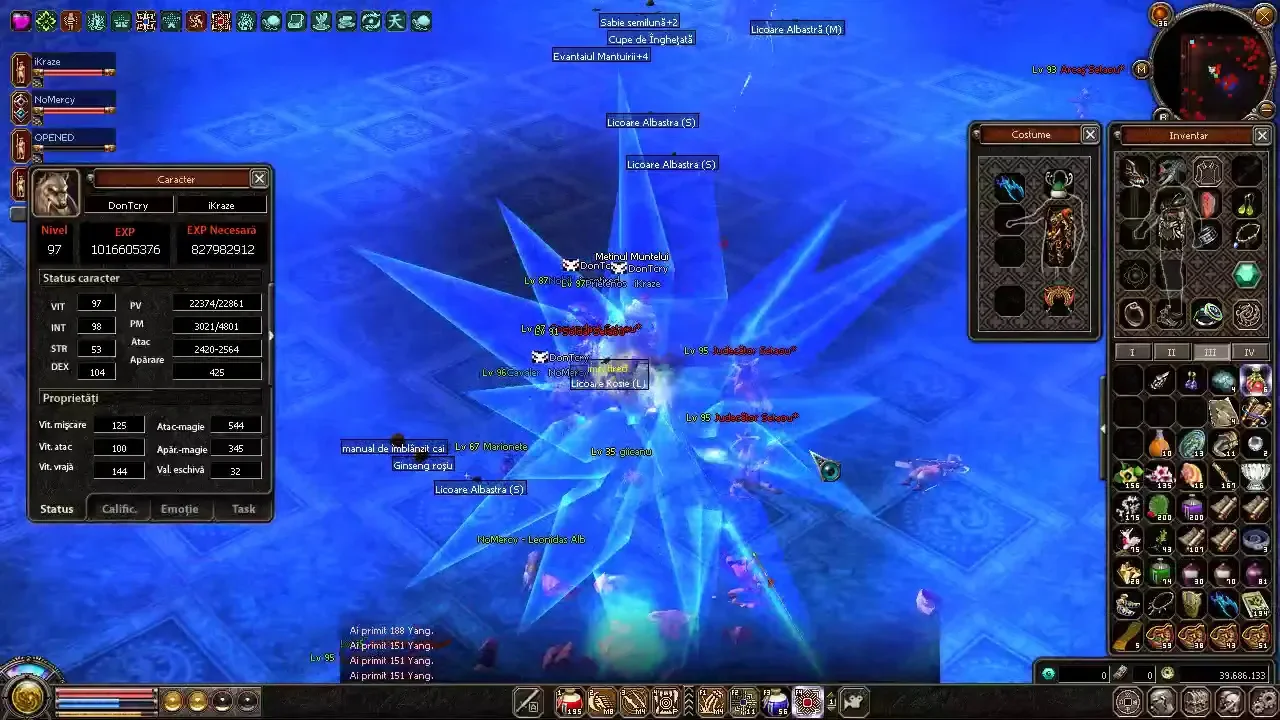The width and height of the screenshot is (1280, 720).
Task: Go to inventory page IV
Action: tap(1249, 352)
